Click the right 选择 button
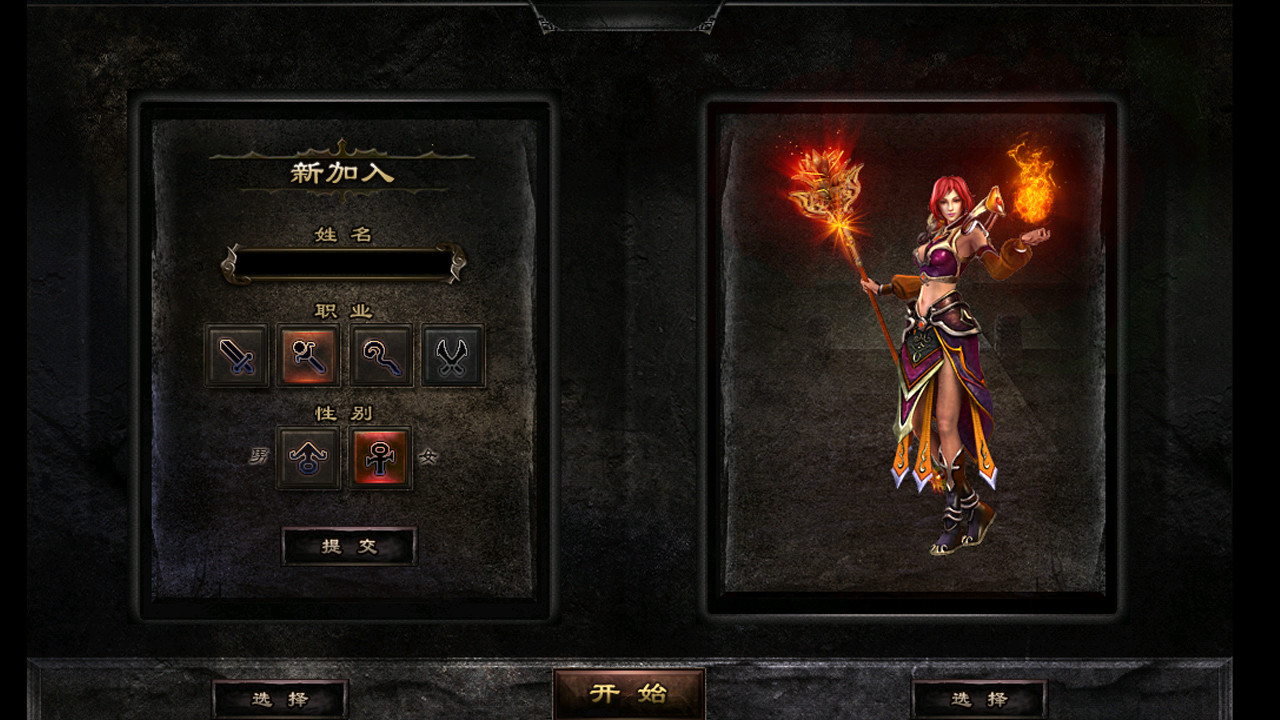 point(975,699)
